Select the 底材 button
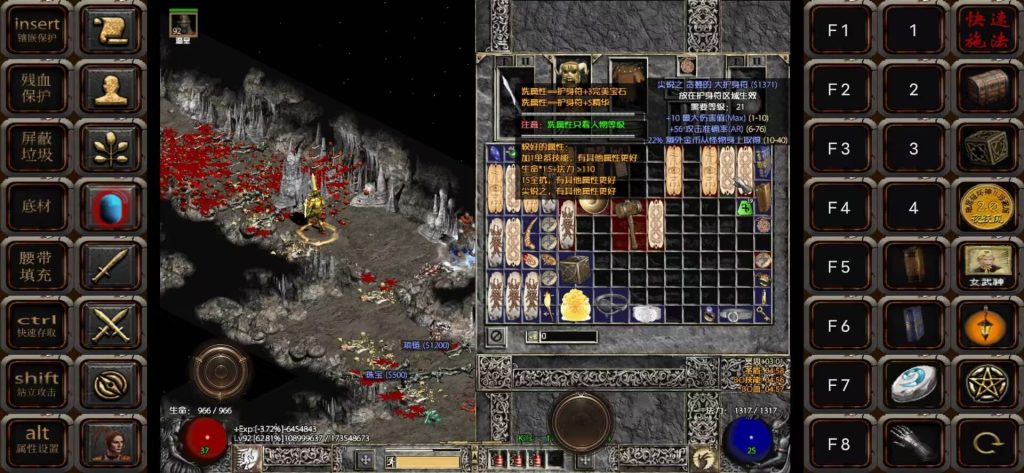This screenshot has height=473, width=1024. 38,206
